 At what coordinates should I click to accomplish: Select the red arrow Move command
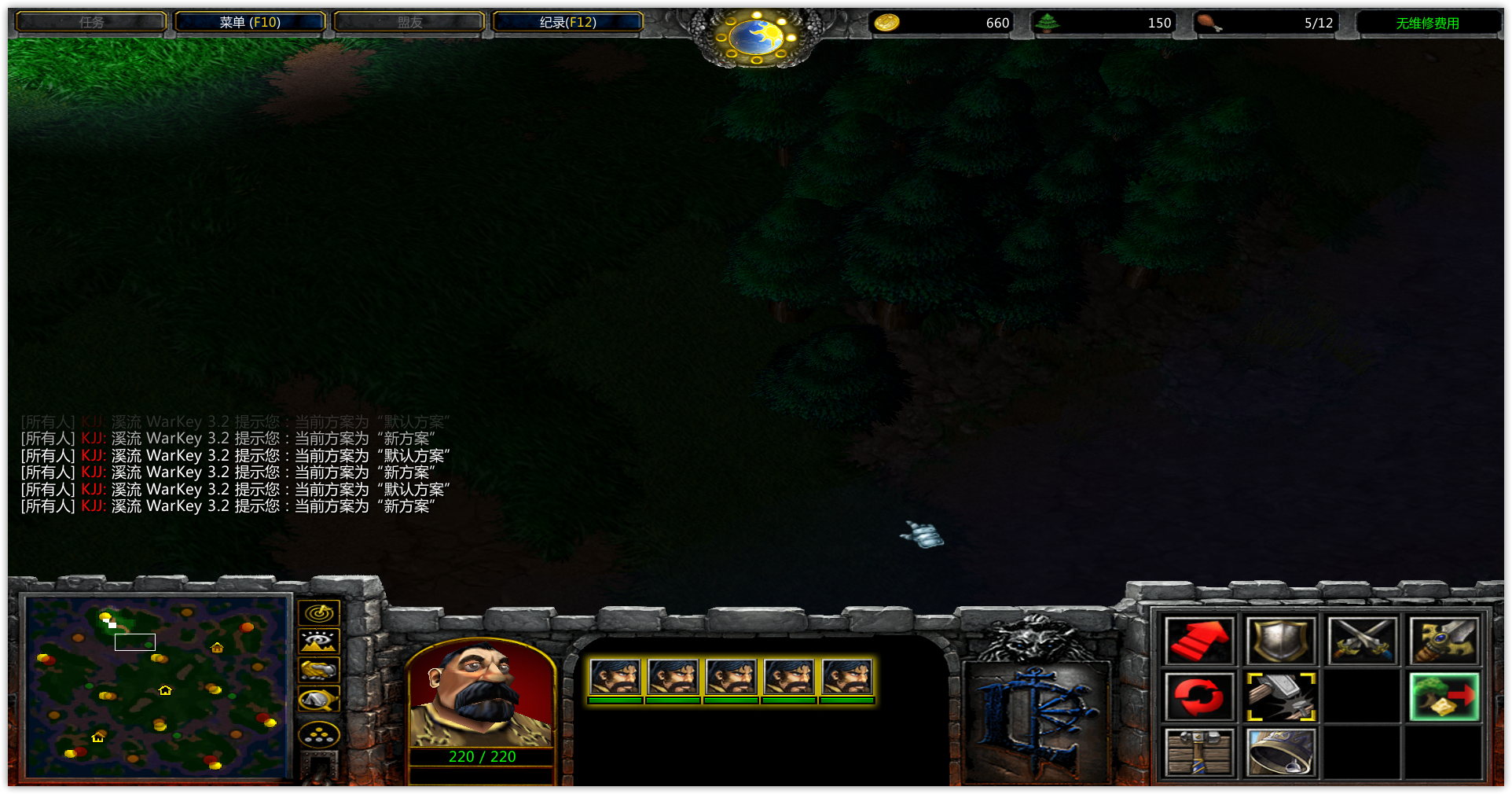point(1198,641)
